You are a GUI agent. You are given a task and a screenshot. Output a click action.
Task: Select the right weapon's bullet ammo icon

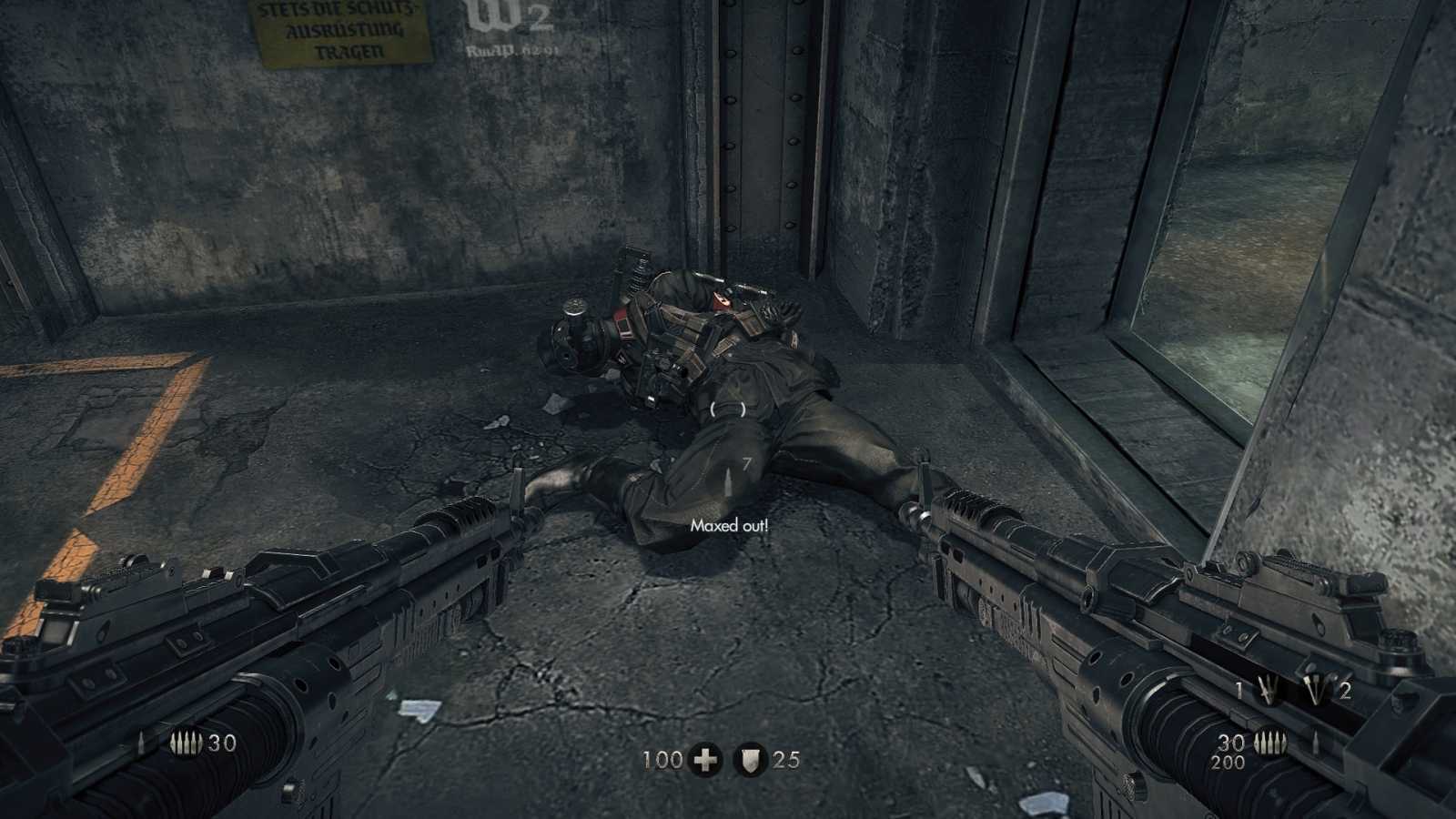[x=1272, y=742]
